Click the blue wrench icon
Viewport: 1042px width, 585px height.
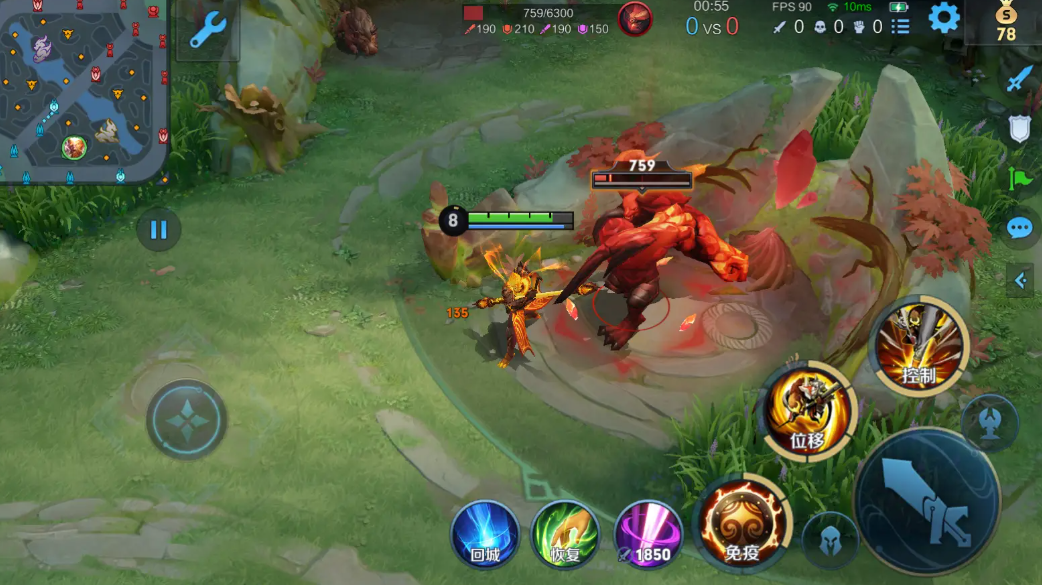coord(208,30)
